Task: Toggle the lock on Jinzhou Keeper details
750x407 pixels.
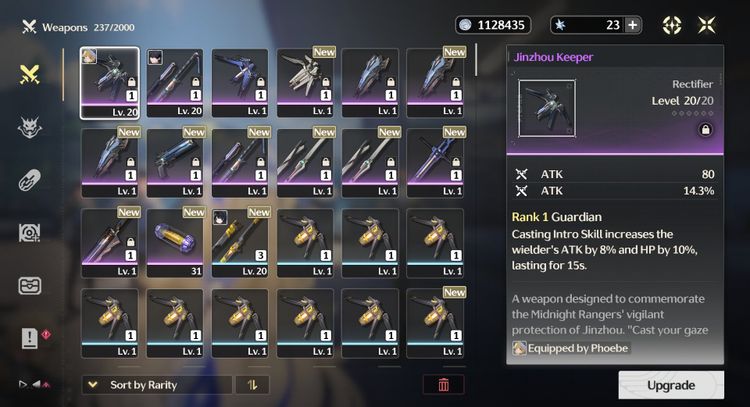Action: (x=706, y=129)
